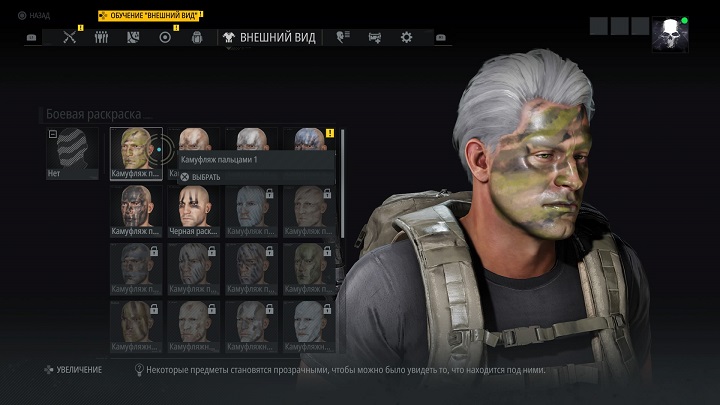
Task: Open the 'ОБУЧЕНИЕ ВНЕШНИЙ ВИД' tutorial banner
Action: [148, 15]
